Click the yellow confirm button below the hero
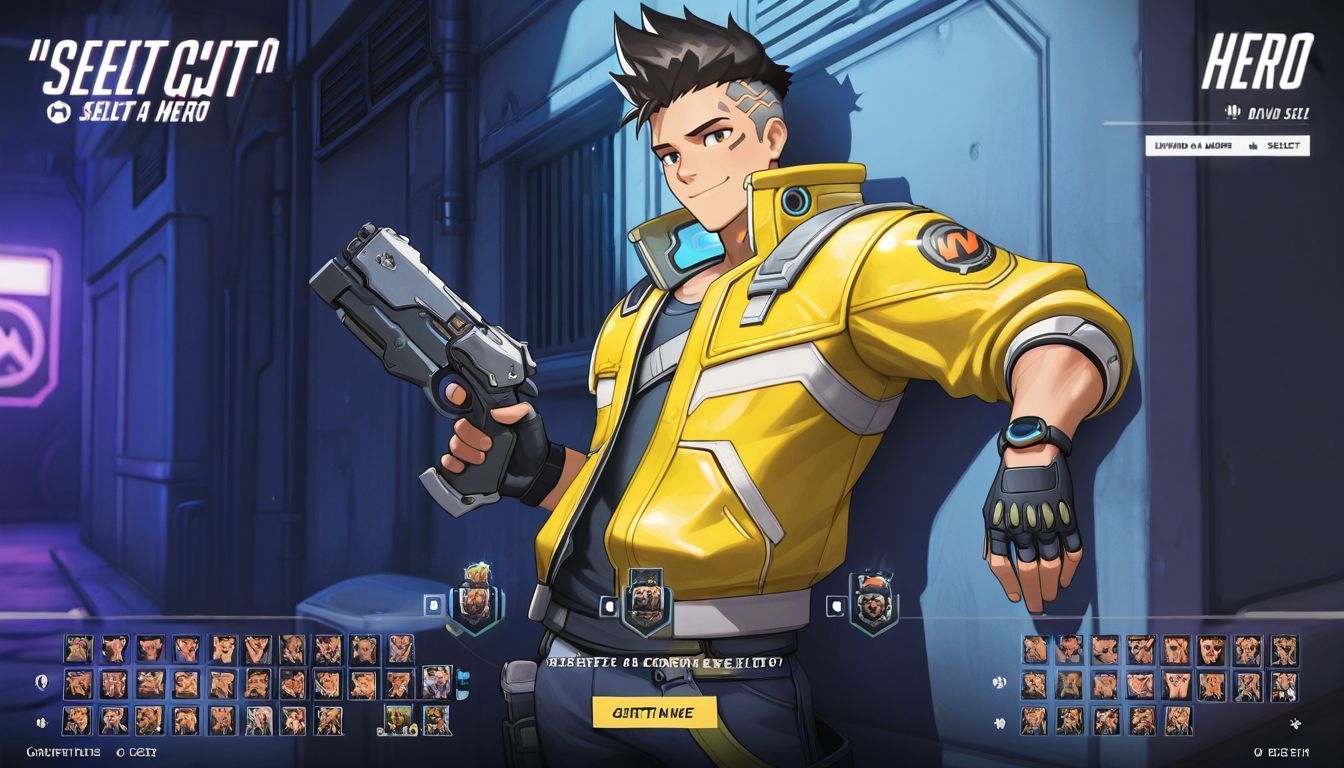 [x=655, y=712]
